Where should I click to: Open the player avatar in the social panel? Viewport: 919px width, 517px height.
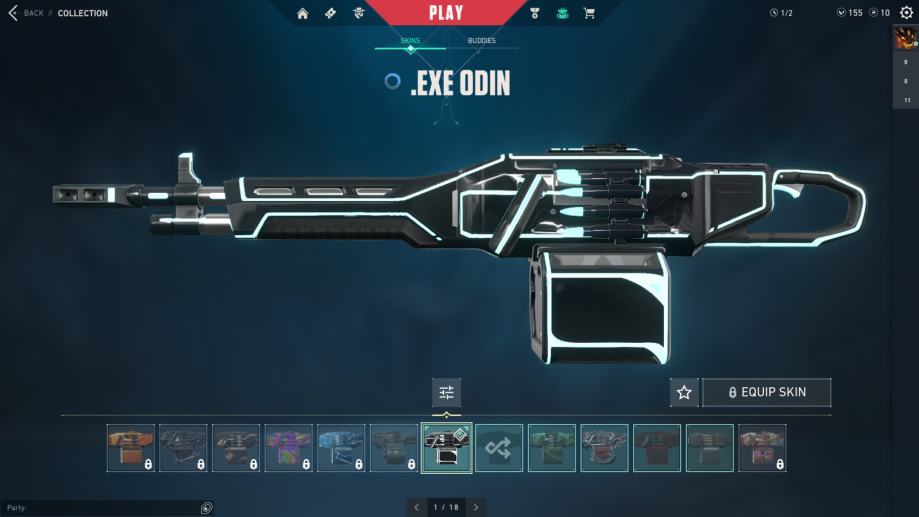(905, 40)
